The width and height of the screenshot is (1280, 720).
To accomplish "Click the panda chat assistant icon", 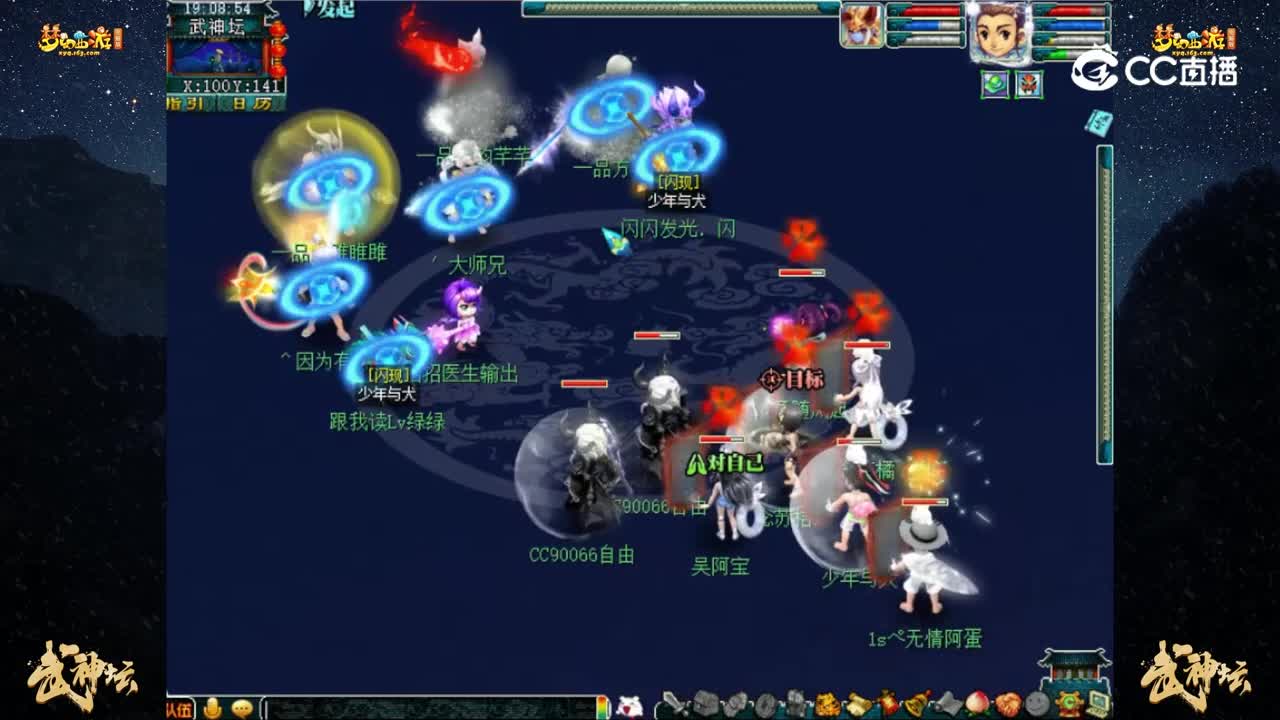I will click(629, 708).
